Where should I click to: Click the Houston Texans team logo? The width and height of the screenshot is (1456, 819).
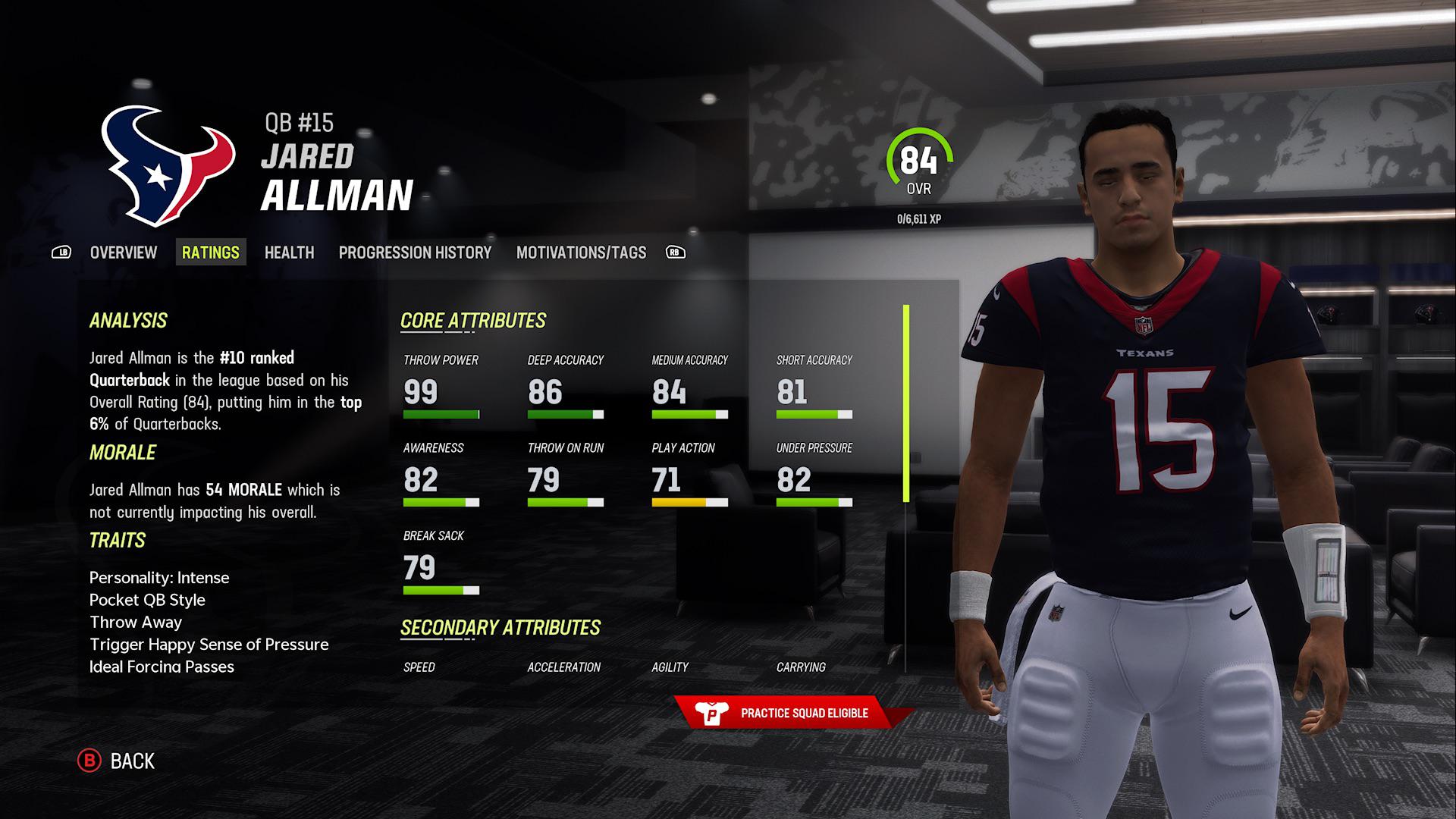[163, 163]
